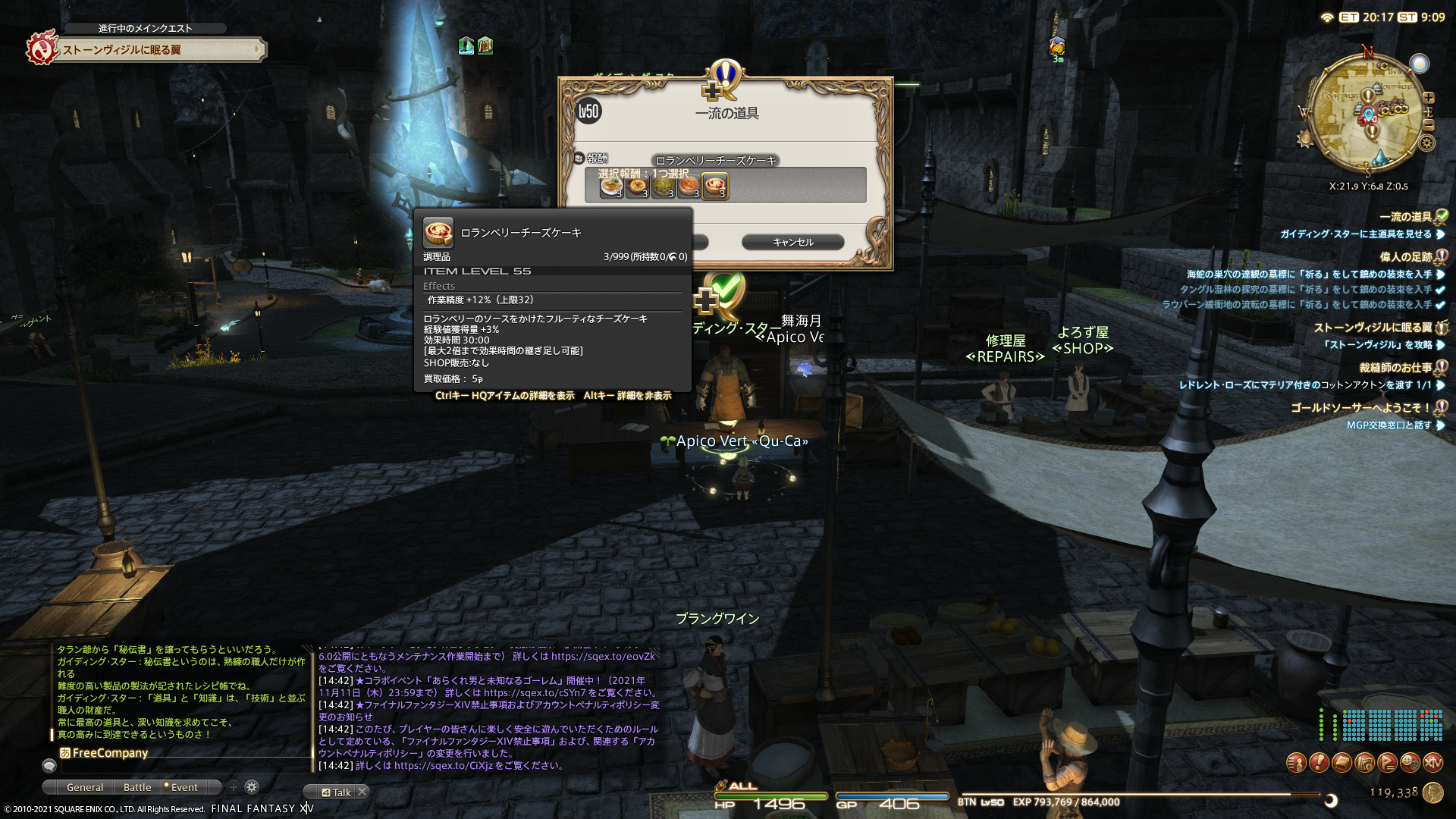Select the Rolanberry Cheesecake reward
Screen dimensions: 1456x819
click(714, 186)
